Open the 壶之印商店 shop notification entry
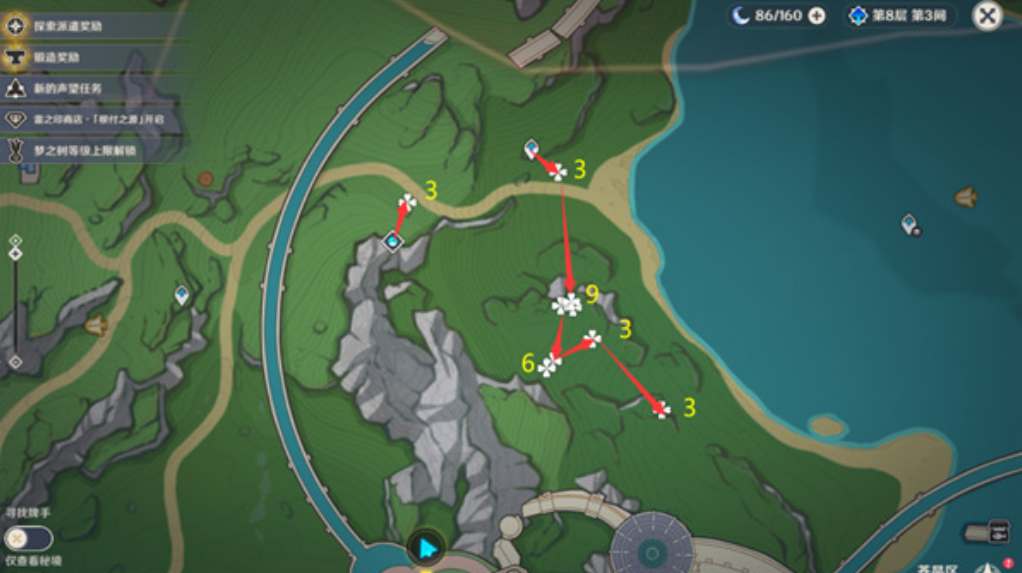Screen dimensions: 1022x573 click(x=84, y=120)
